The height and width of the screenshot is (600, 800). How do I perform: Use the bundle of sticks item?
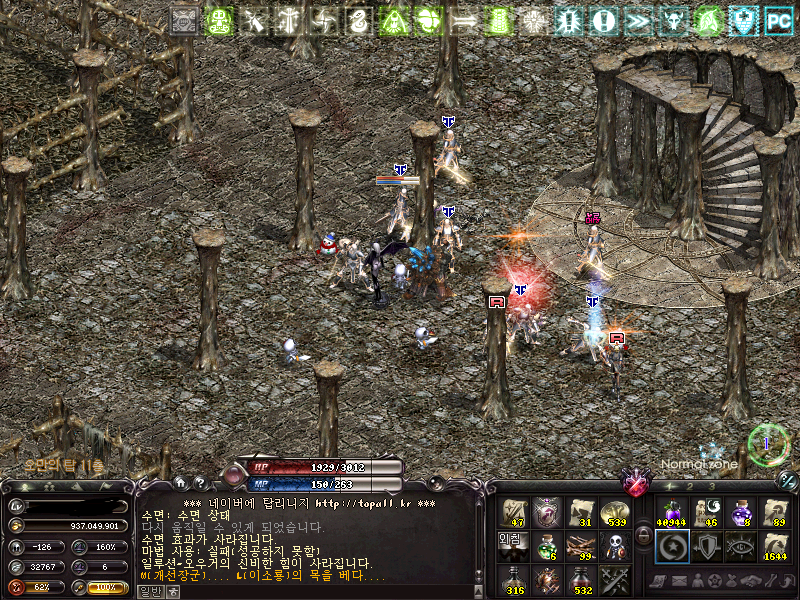pyautogui.click(x=581, y=546)
